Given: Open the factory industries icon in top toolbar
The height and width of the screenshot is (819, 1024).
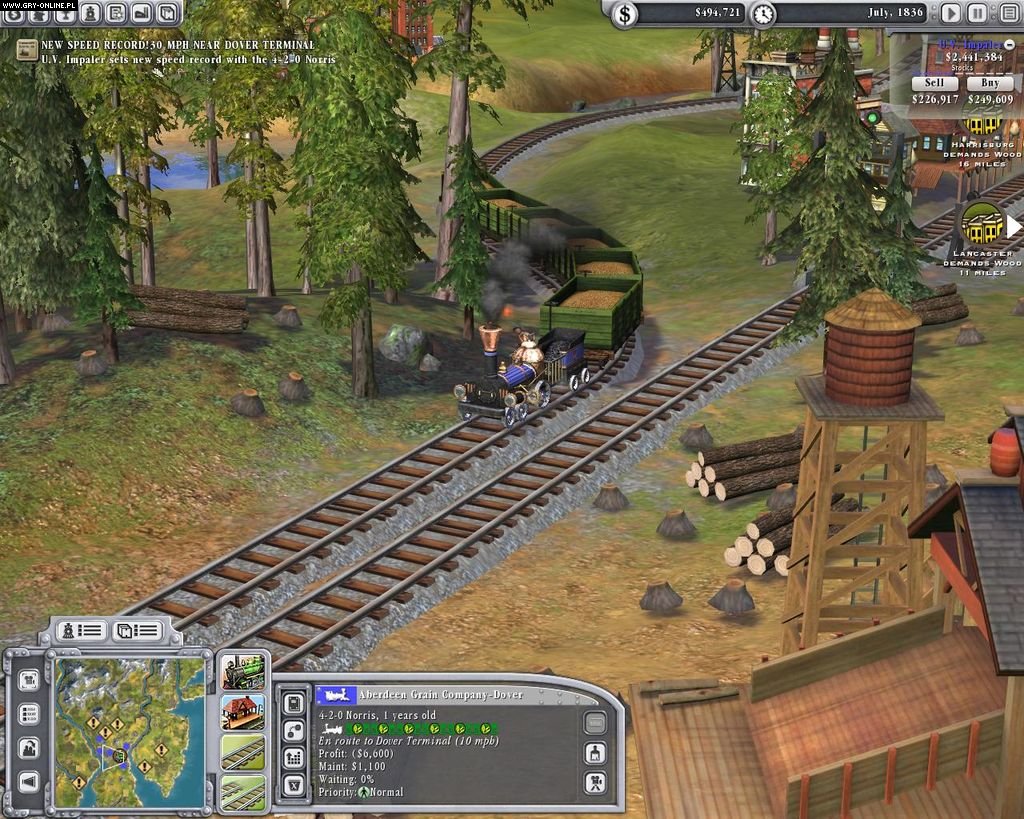Looking at the screenshot, I should coord(141,13).
